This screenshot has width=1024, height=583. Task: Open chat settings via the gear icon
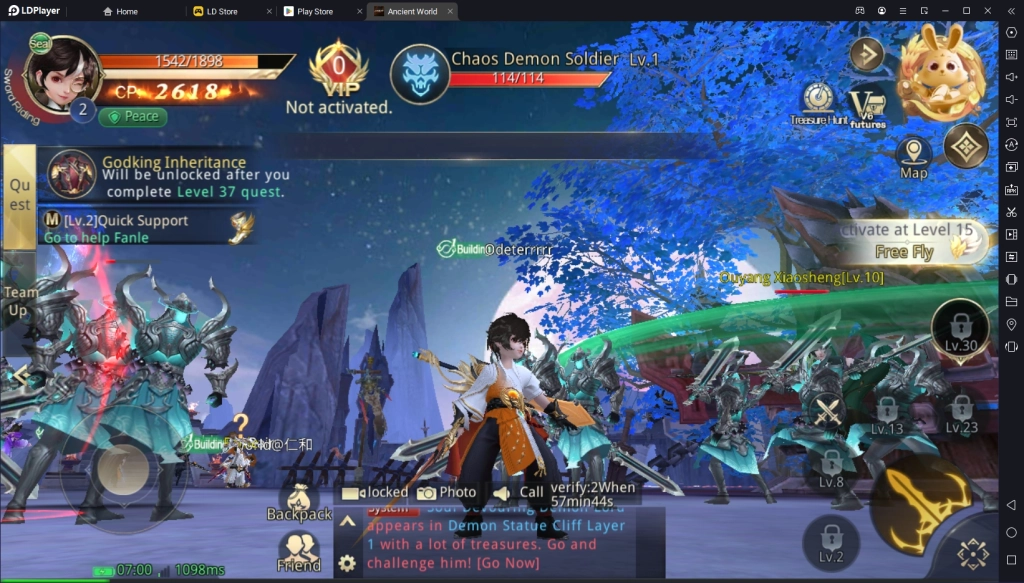point(347,563)
